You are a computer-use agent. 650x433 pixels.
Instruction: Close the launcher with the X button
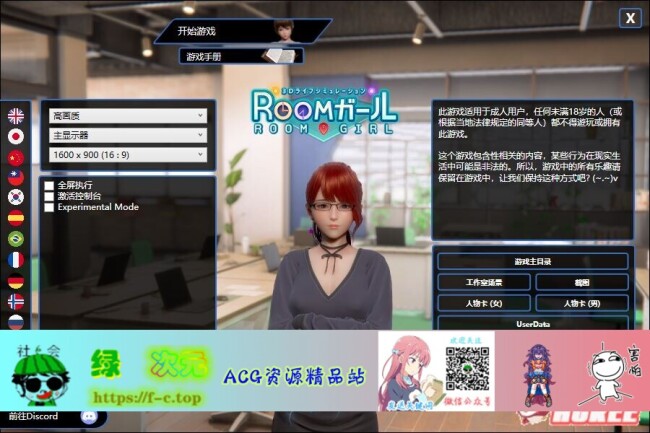tap(629, 17)
